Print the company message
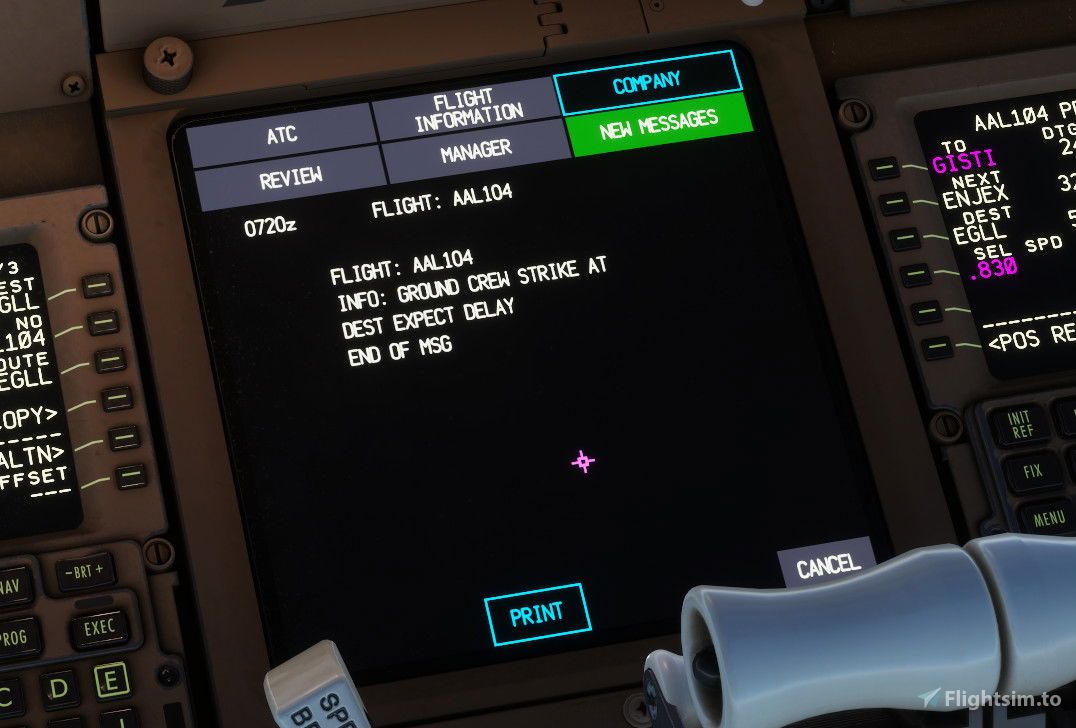Viewport: 1076px width, 728px height. coord(537,613)
